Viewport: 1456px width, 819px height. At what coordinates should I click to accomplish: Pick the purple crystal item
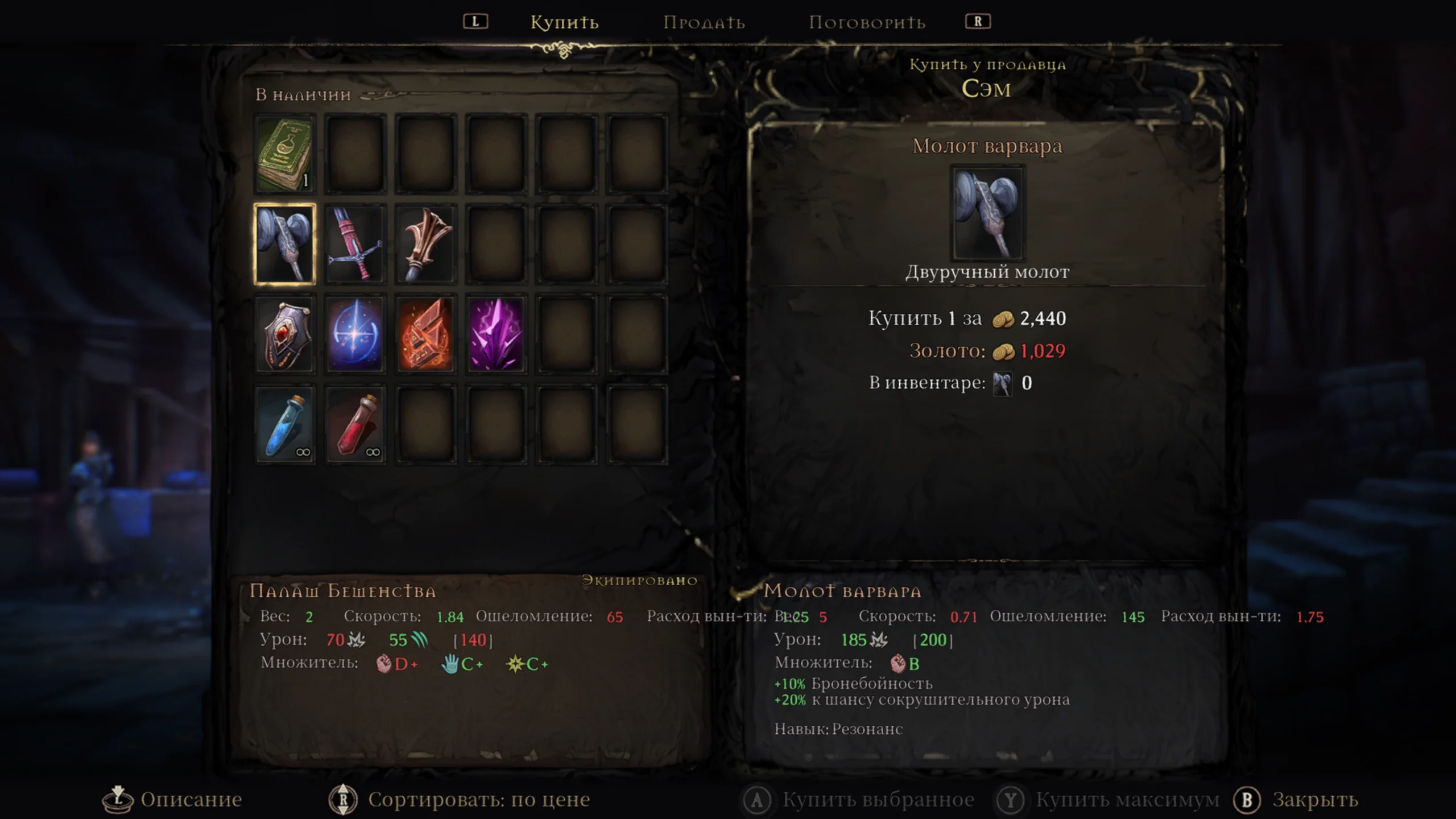click(x=496, y=334)
